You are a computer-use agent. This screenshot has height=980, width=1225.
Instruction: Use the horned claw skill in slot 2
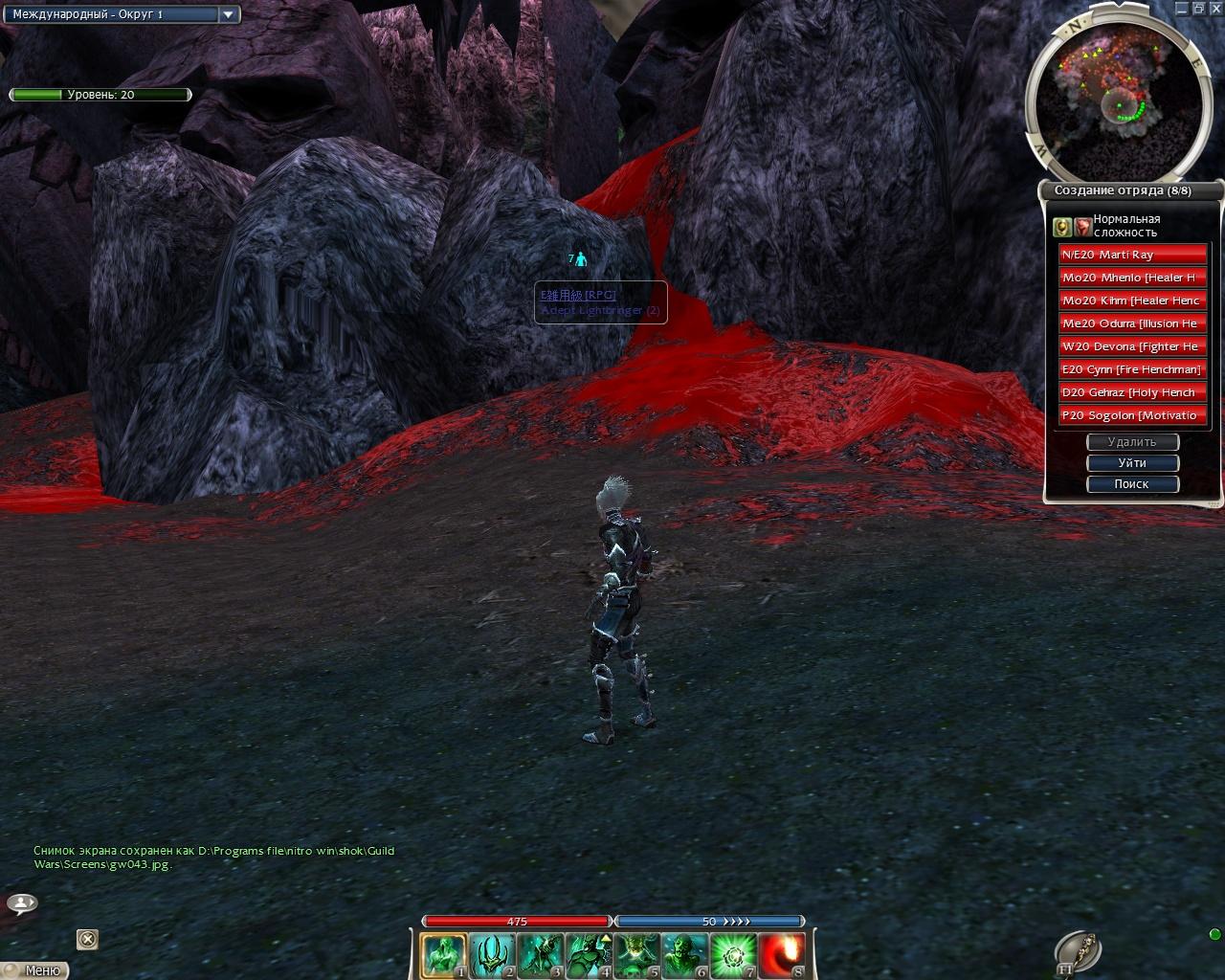[493, 956]
